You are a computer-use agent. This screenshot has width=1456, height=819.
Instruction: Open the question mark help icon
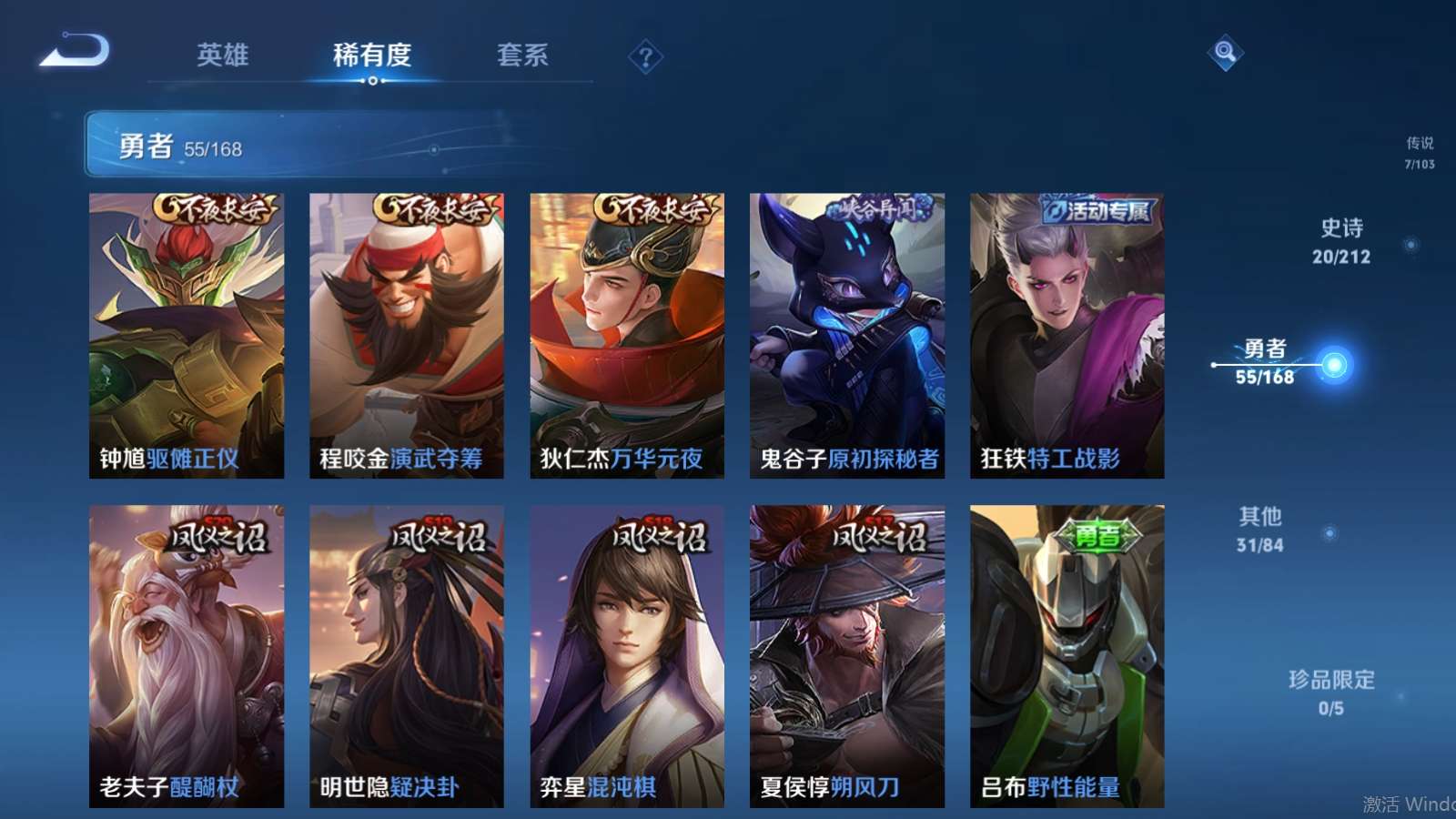point(645,57)
